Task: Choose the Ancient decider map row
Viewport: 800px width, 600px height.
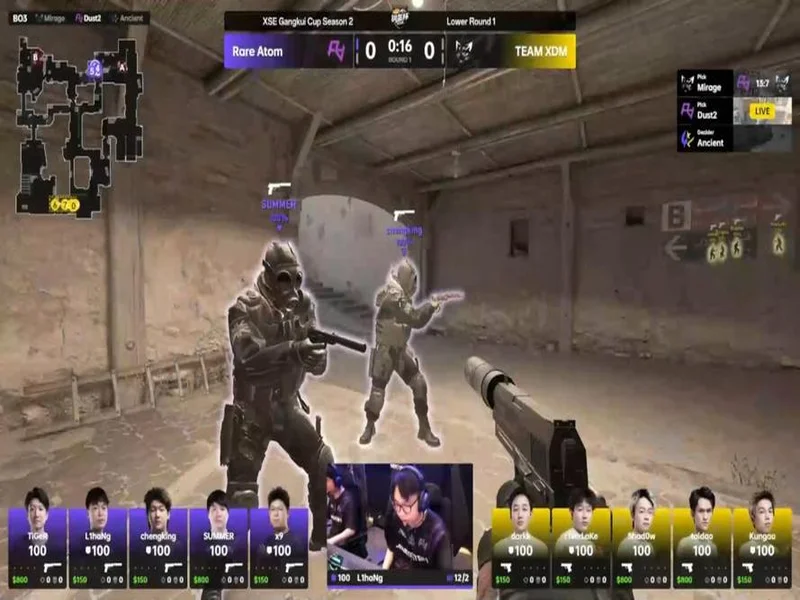Action: (705, 137)
